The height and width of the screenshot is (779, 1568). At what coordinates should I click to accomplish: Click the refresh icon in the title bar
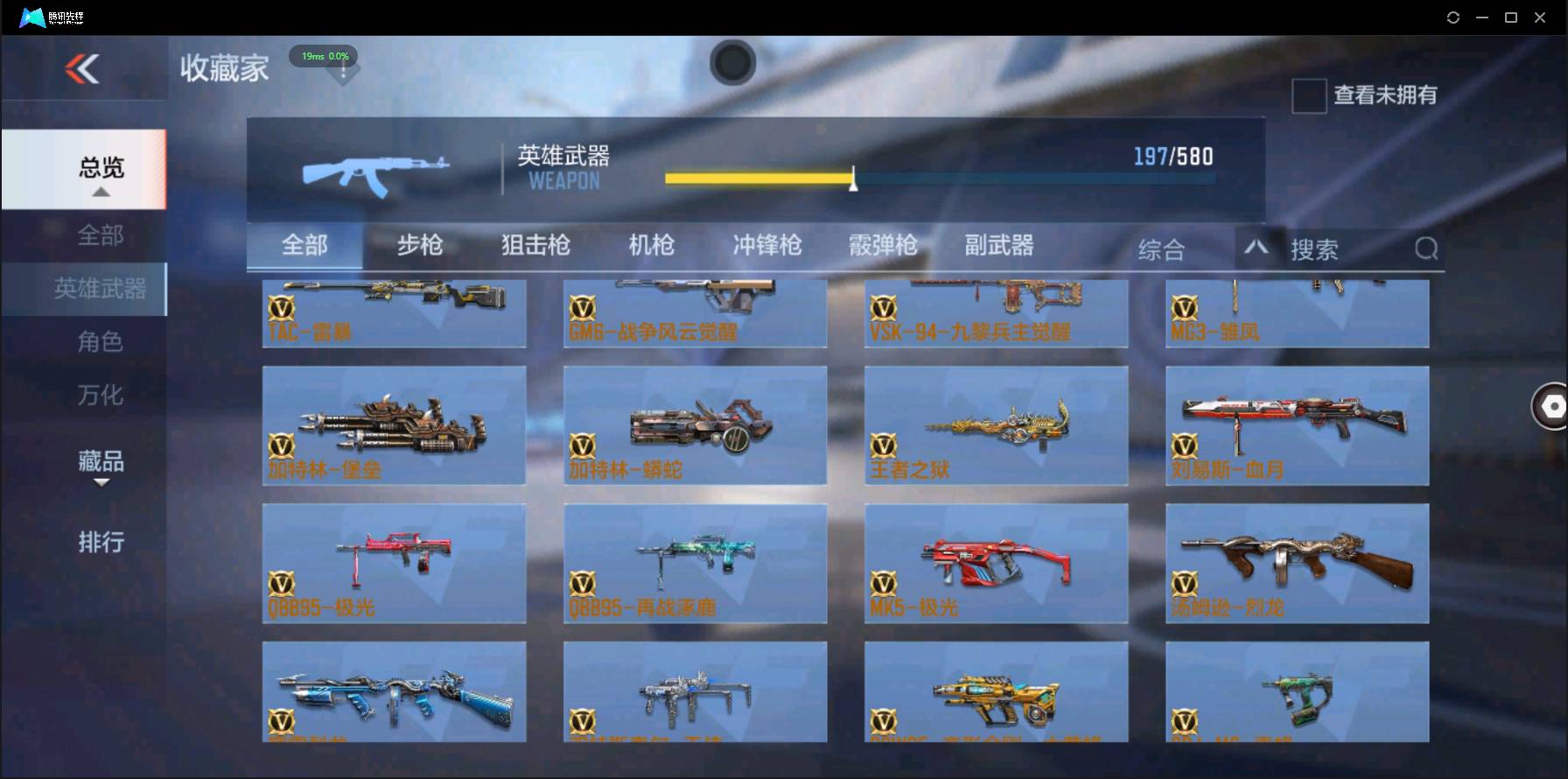(x=1453, y=17)
